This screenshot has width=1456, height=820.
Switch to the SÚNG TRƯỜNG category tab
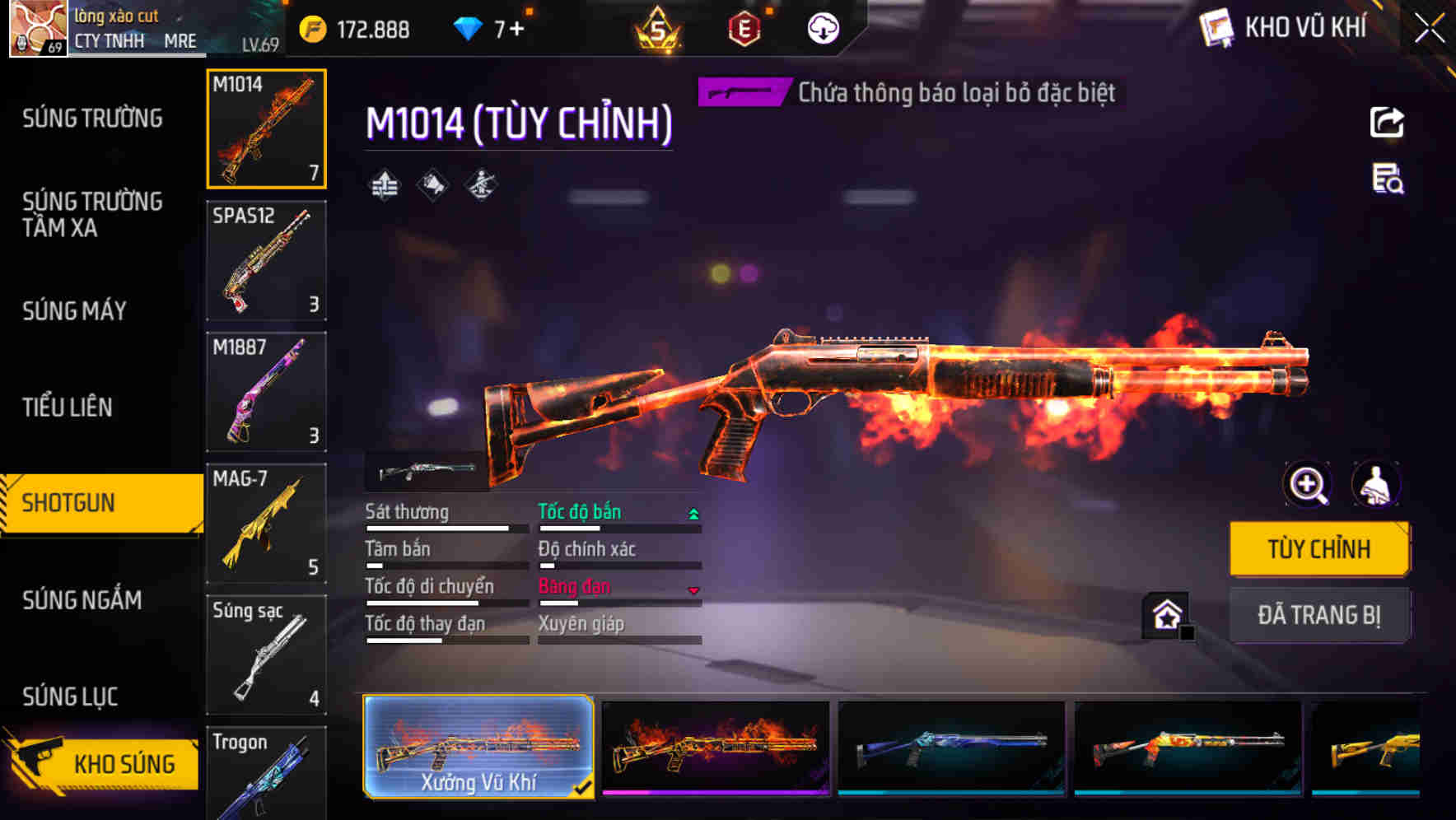coord(91,118)
